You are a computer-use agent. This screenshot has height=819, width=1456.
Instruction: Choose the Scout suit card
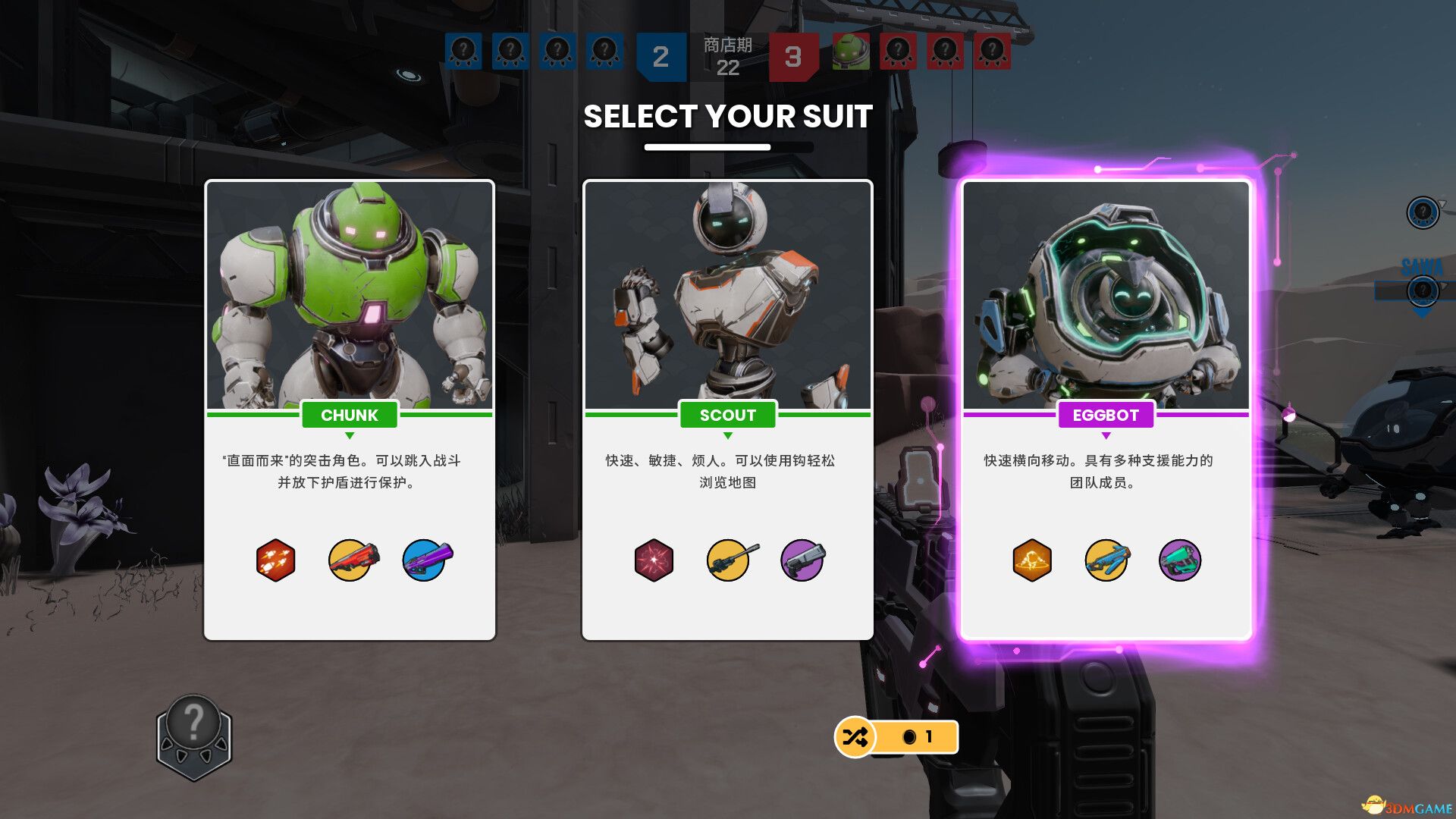[727, 409]
